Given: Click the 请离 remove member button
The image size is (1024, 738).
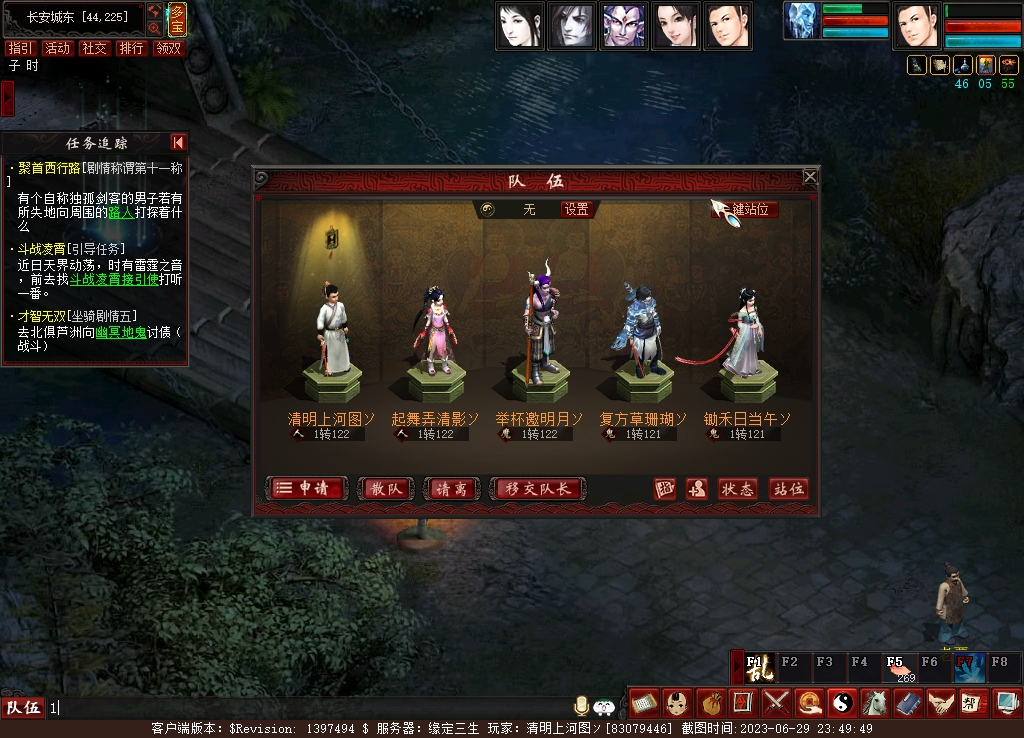Looking at the screenshot, I should 451,489.
